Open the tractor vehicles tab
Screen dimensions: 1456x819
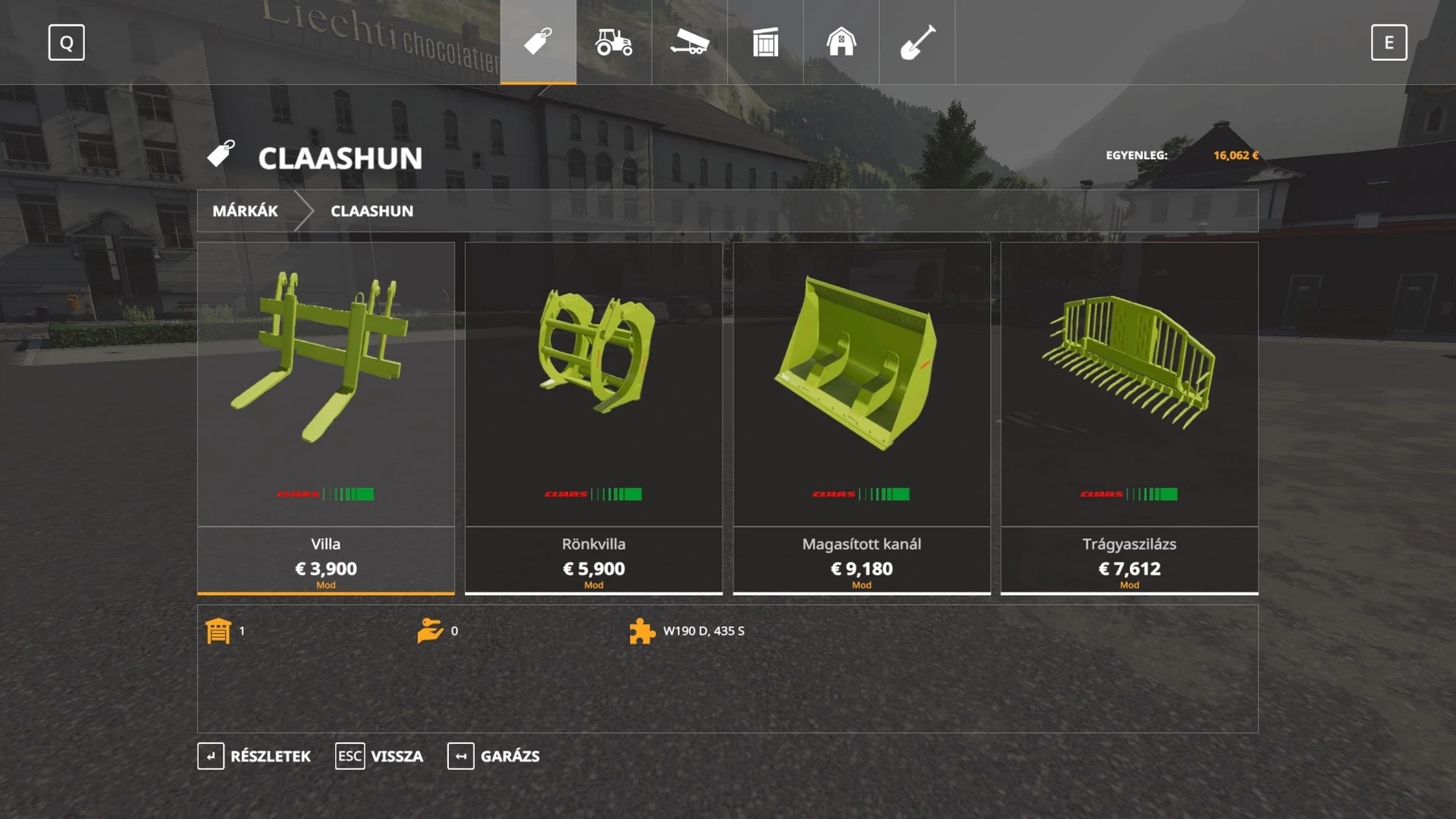614,42
